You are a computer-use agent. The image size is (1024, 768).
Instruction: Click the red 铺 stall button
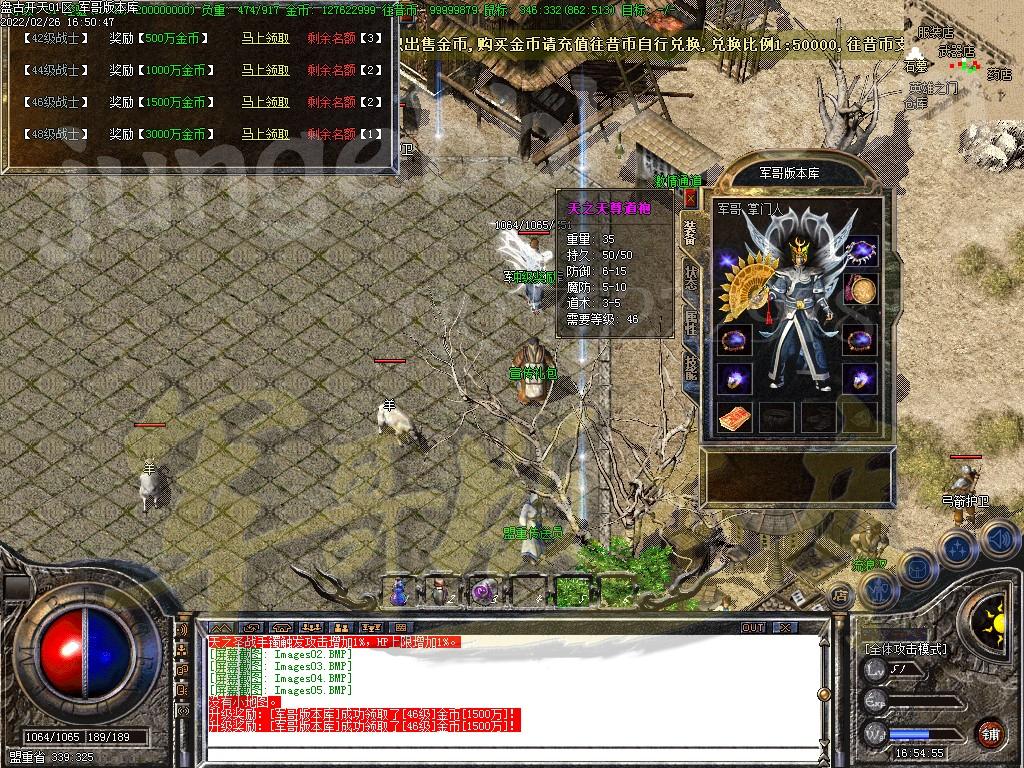tap(990, 732)
